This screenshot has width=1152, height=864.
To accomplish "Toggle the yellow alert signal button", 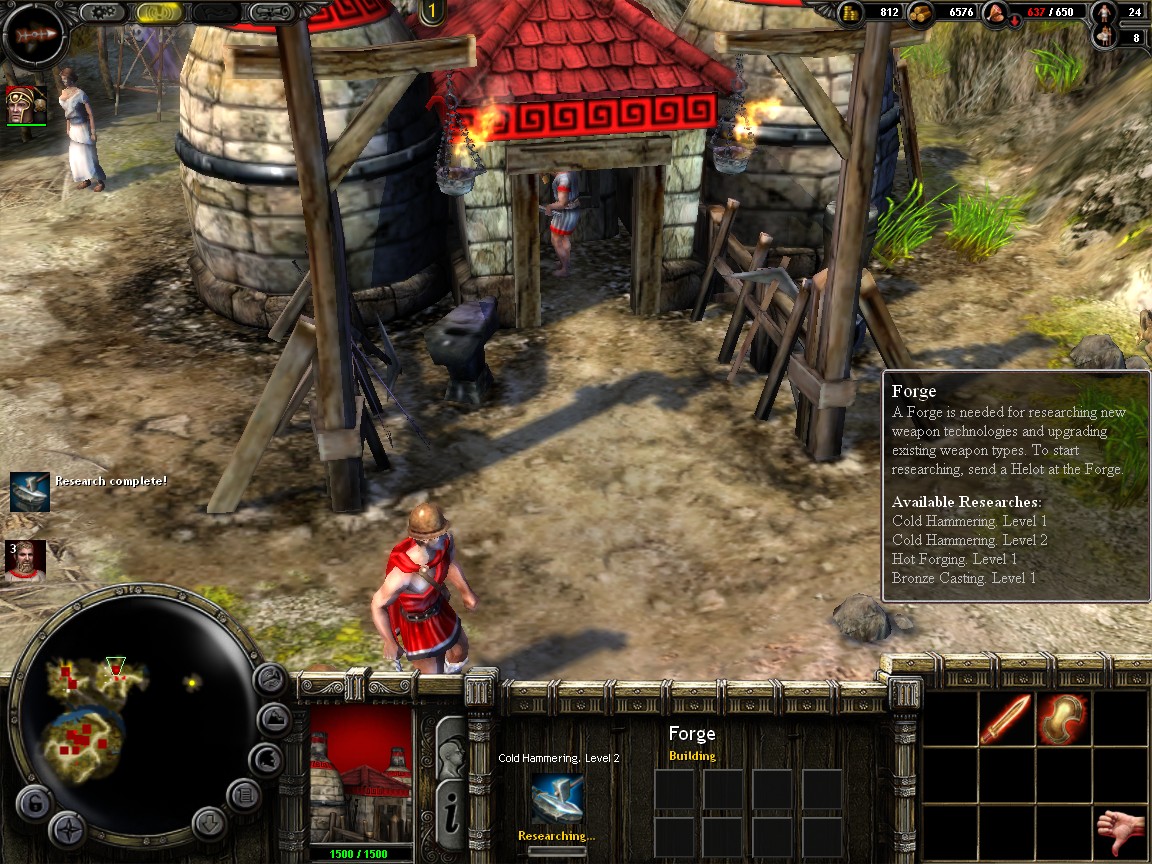I will pos(159,12).
